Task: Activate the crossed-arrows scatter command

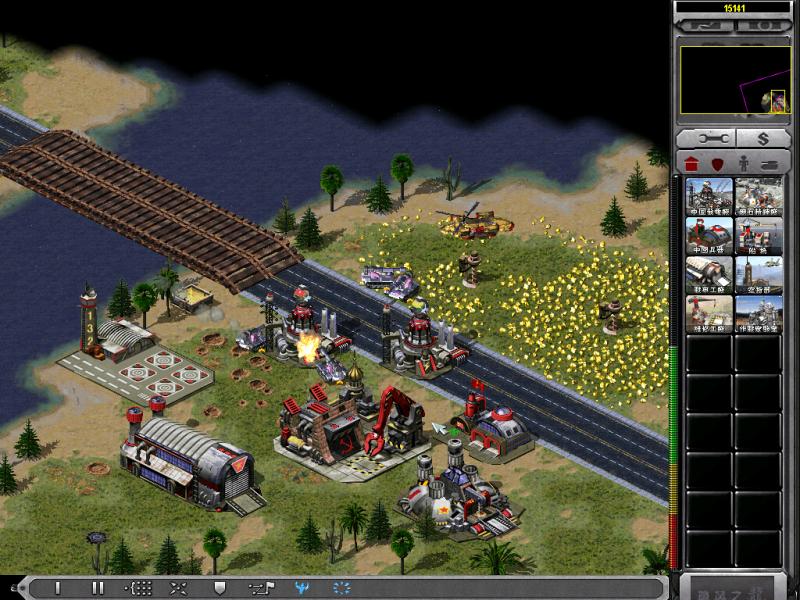Action: (178, 588)
